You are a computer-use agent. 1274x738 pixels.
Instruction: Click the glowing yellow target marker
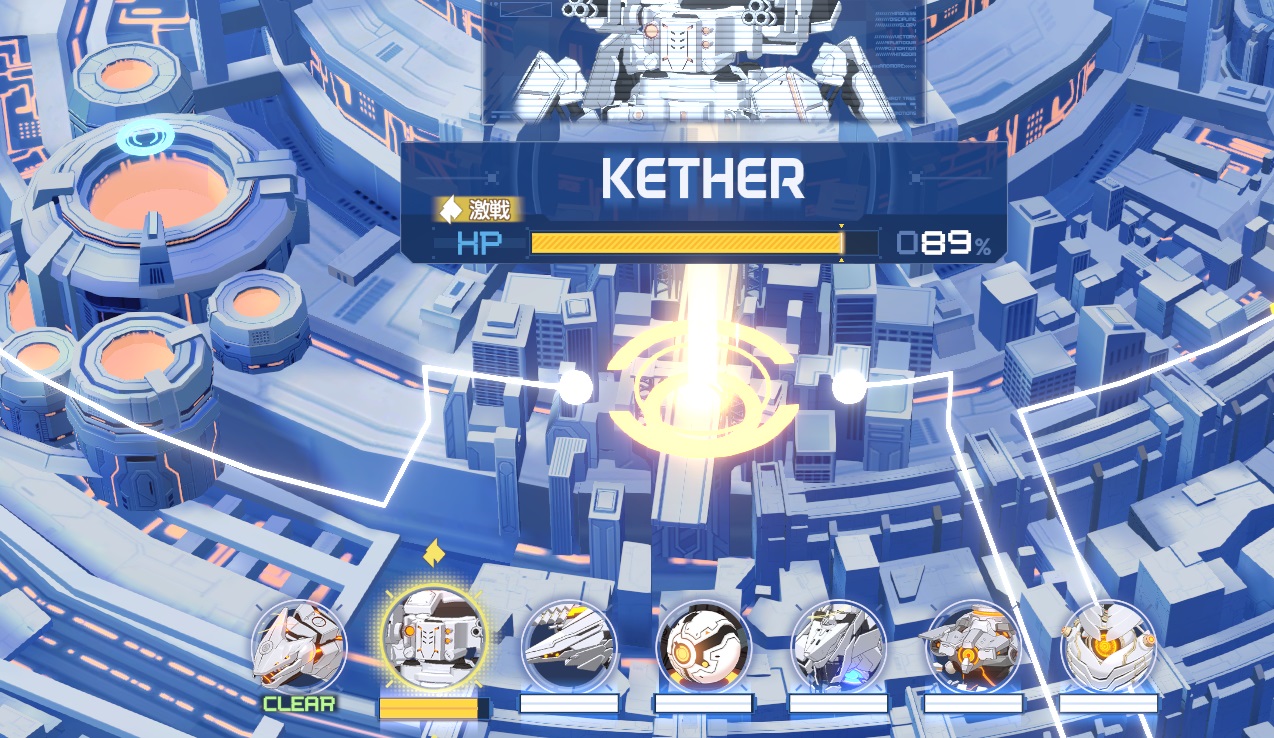tap(701, 394)
